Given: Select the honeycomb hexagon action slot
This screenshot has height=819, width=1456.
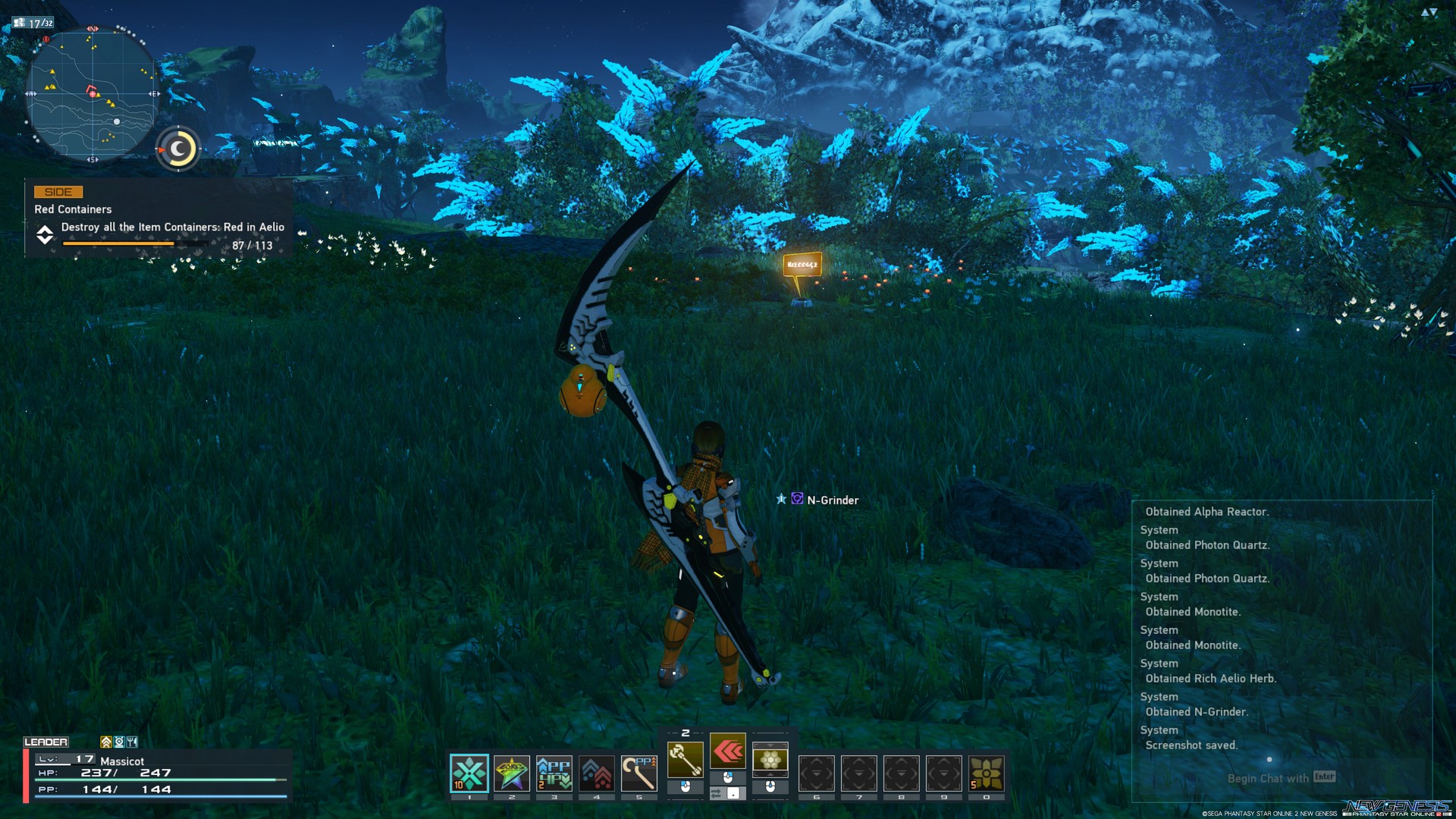Looking at the screenshot, I should tap(770, 759).
